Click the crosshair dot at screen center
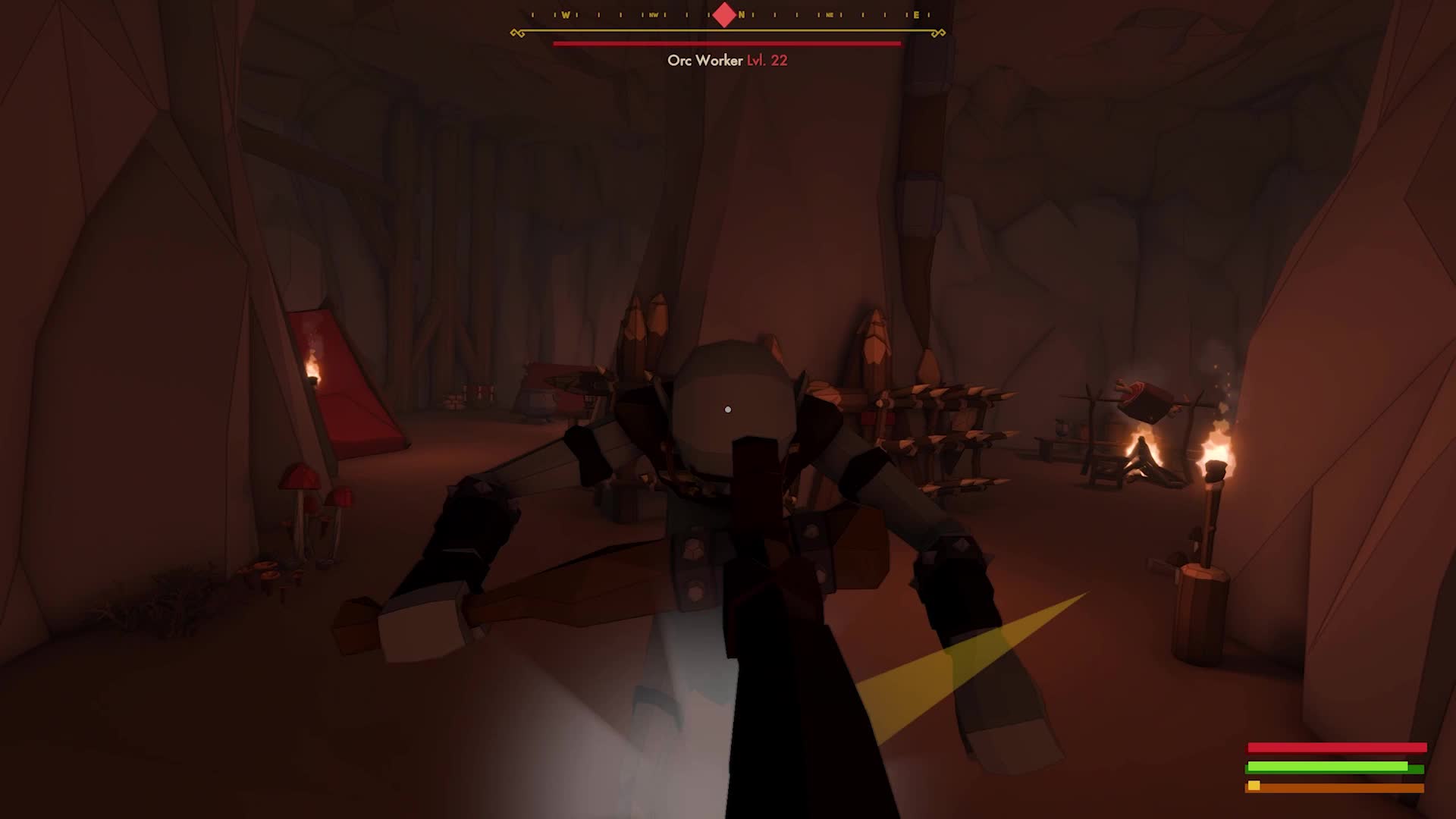The height and width of the screenshot is (819, 1456). [x=728, y=409]
